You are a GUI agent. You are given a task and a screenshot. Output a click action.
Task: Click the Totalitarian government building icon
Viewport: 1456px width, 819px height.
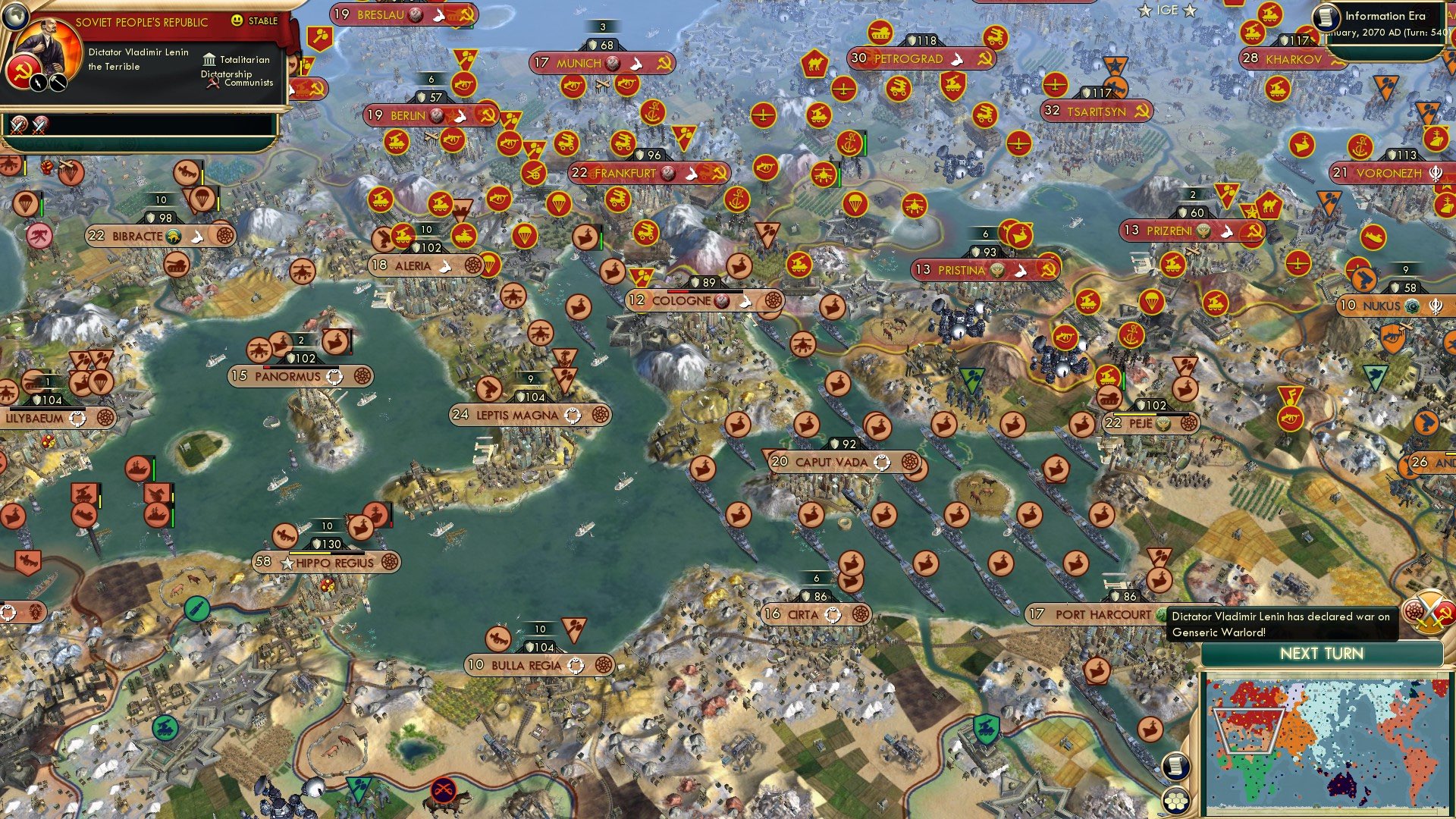(209, 59)
